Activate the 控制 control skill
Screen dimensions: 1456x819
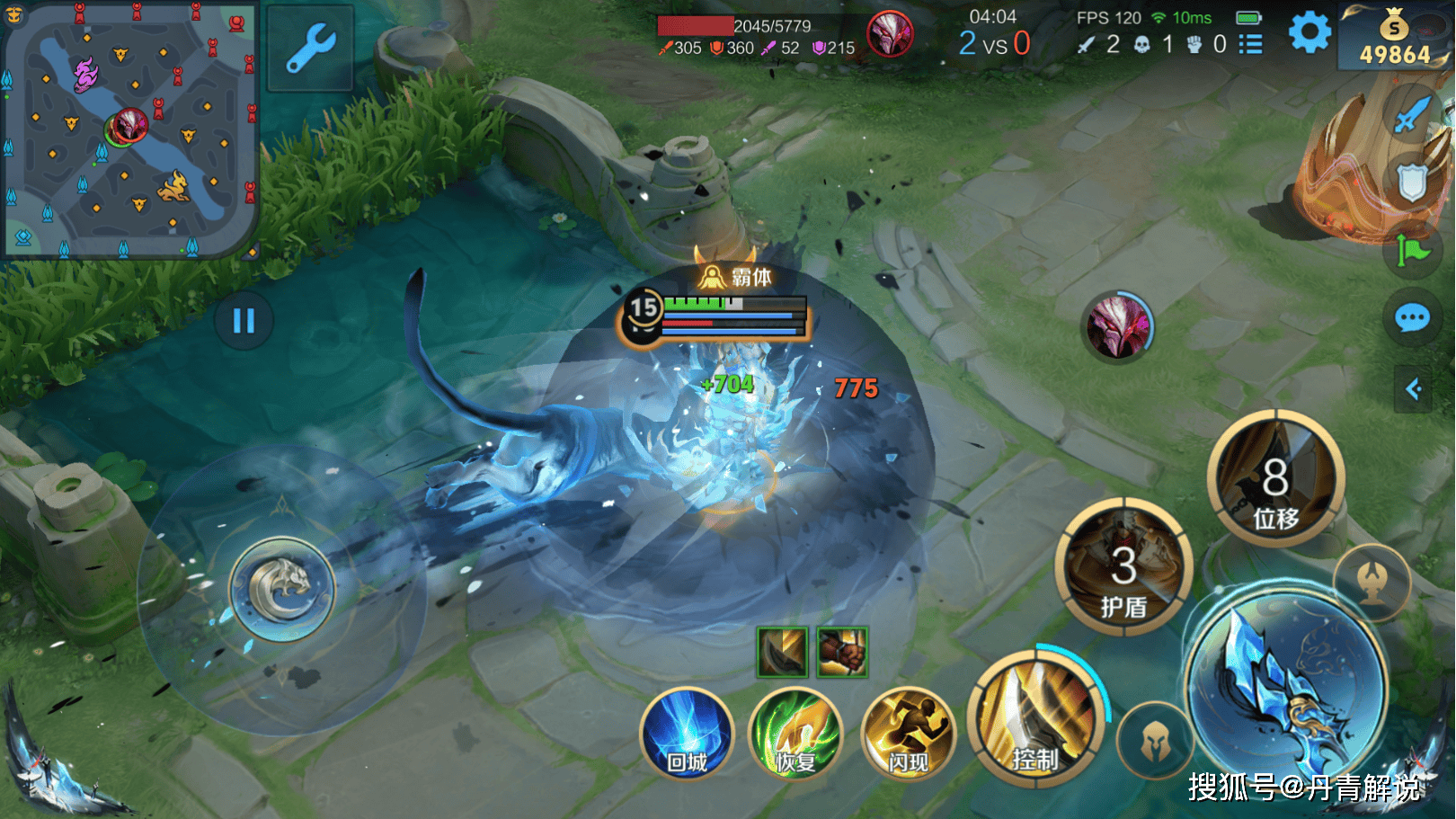click(x=1037, y=719)
